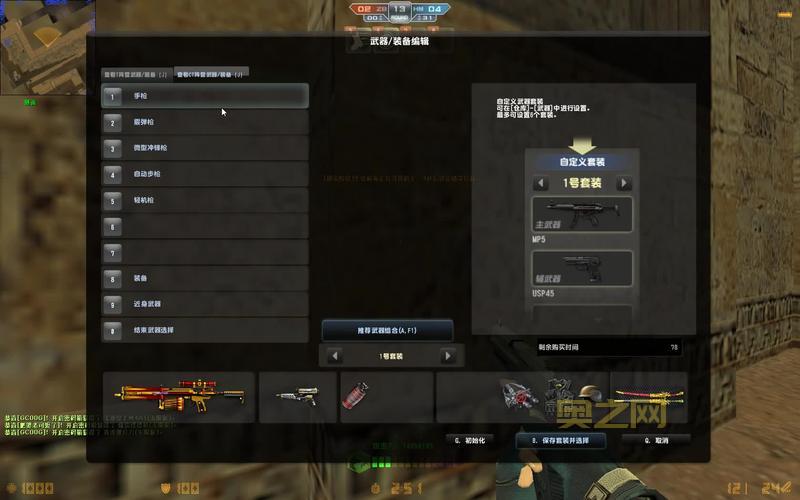Open the 自动步枪 rifle category

(205, 174)
